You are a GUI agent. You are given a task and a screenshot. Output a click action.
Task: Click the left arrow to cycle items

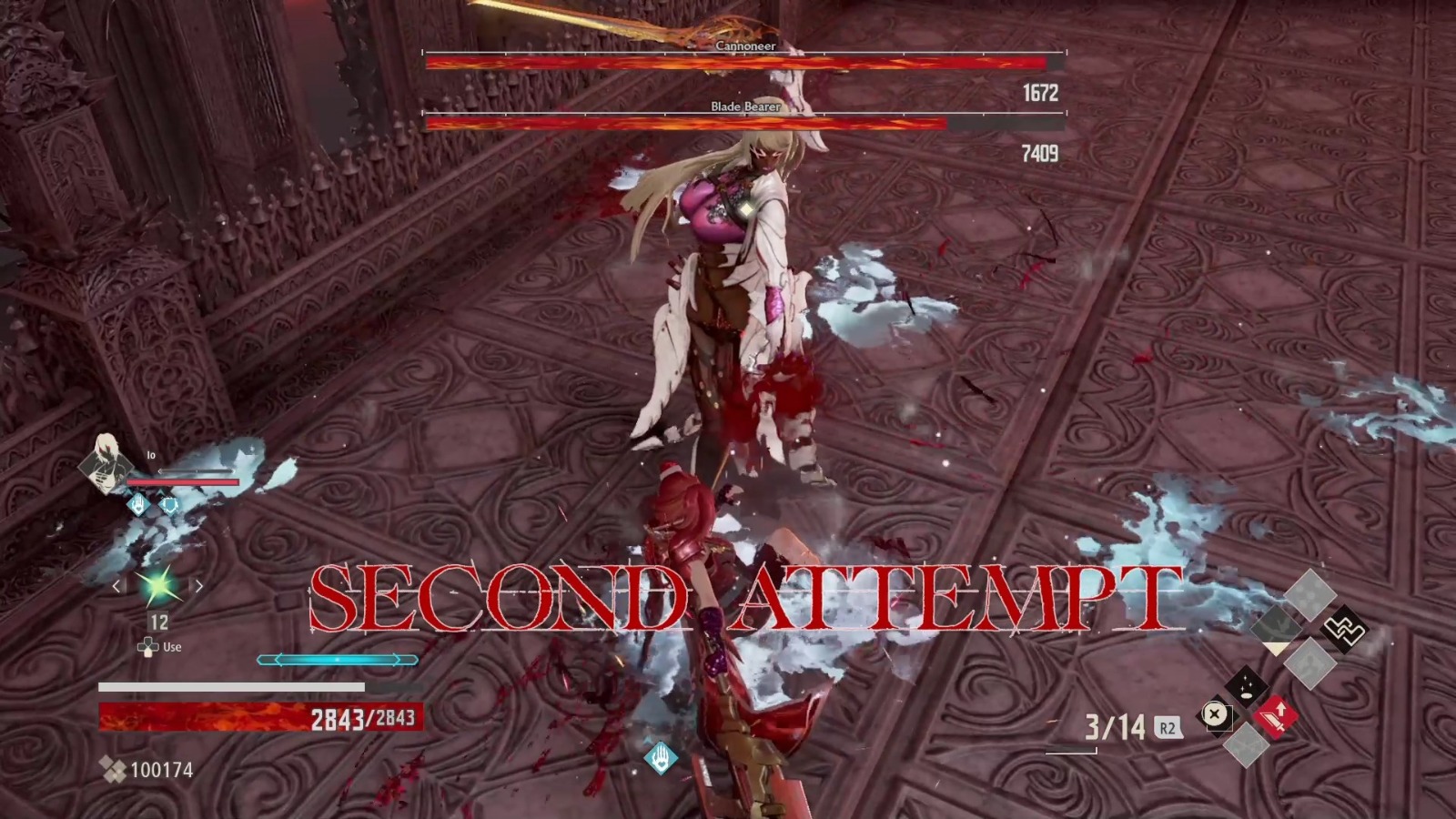tap(116, 586)
